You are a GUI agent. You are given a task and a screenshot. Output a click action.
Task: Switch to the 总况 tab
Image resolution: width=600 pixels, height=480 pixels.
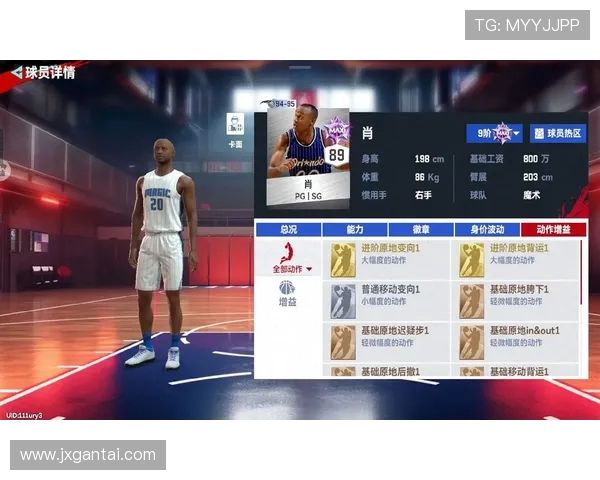point(288,229)
